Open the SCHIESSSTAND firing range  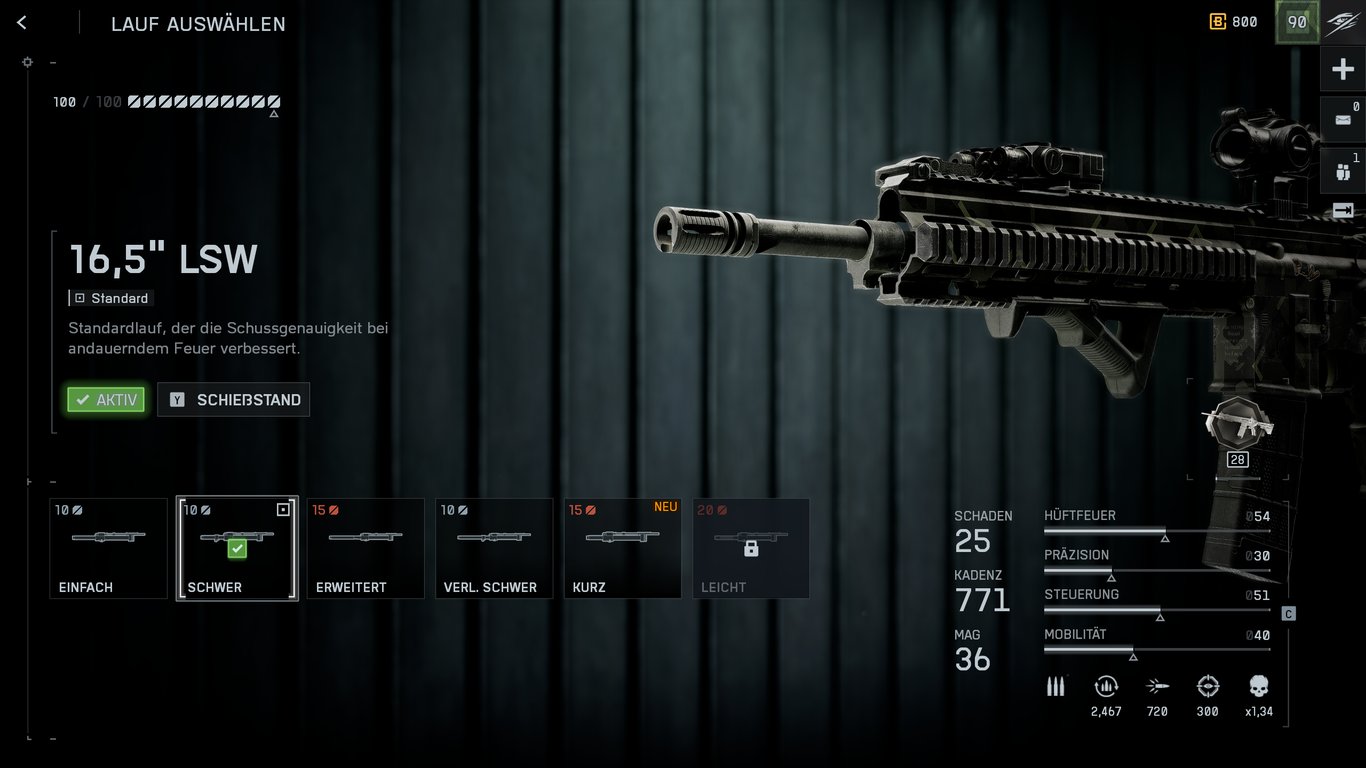234,400
